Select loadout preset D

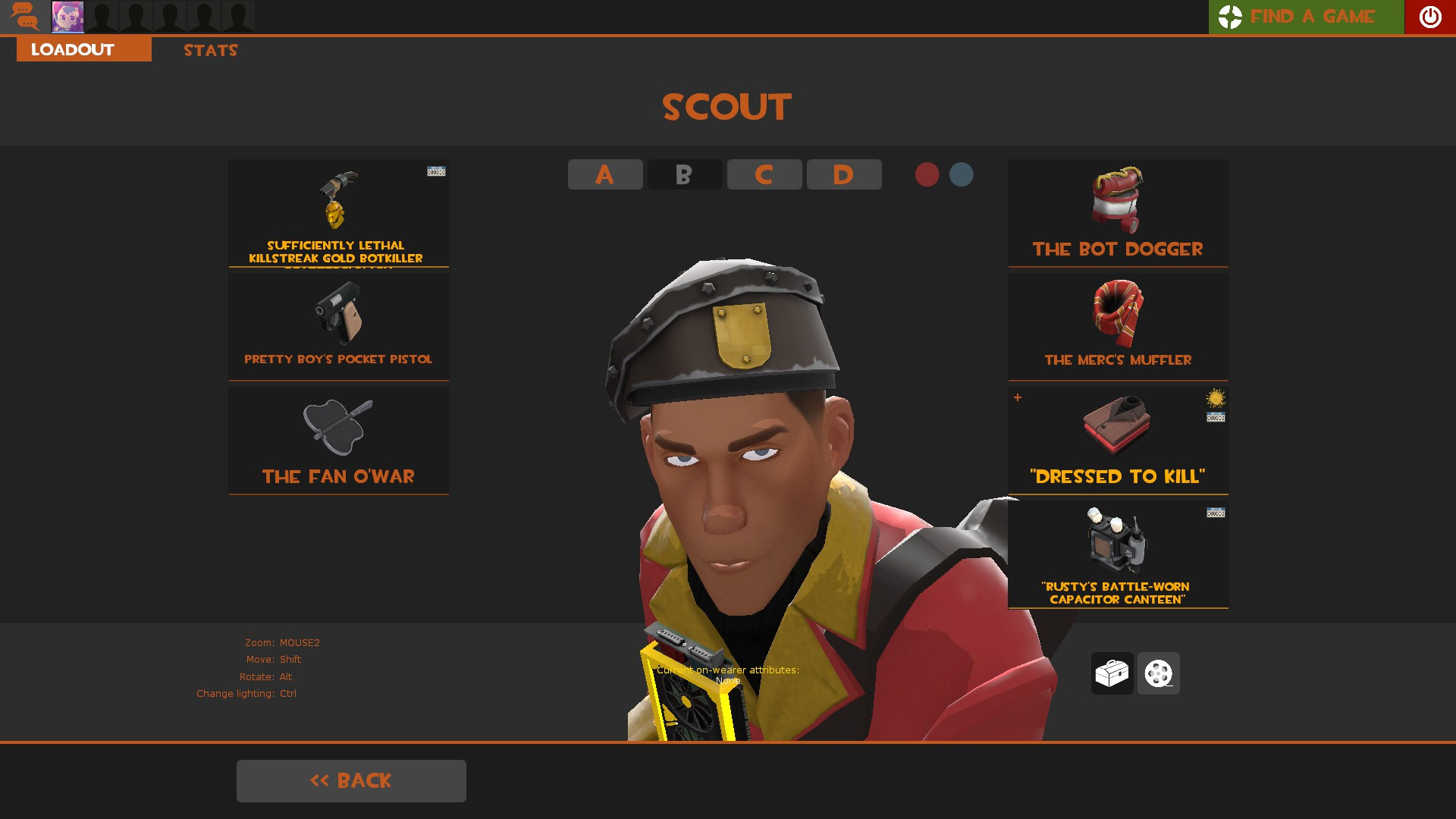point(844,174)
